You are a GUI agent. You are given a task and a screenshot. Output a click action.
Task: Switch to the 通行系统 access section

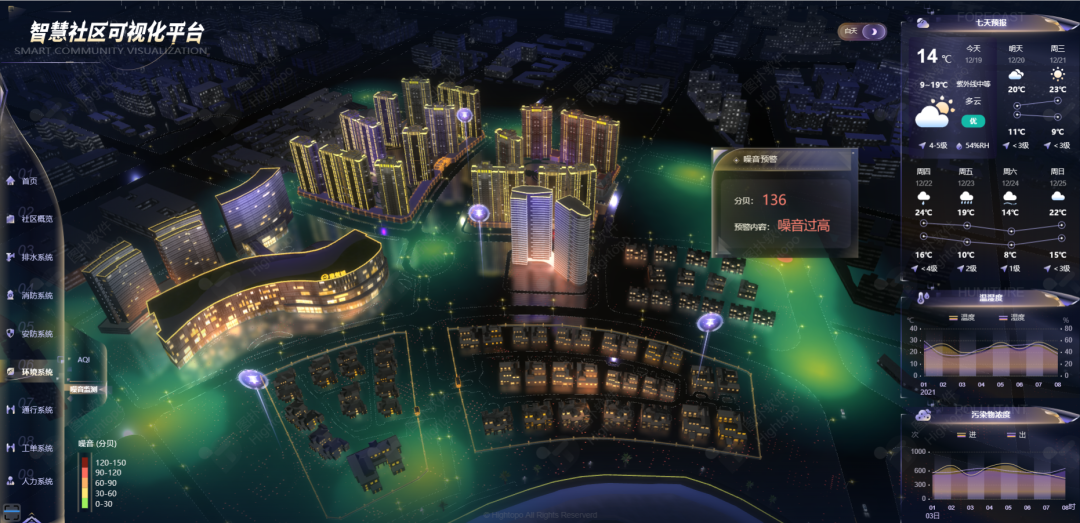pyautogui.click(x=36, y=409)
